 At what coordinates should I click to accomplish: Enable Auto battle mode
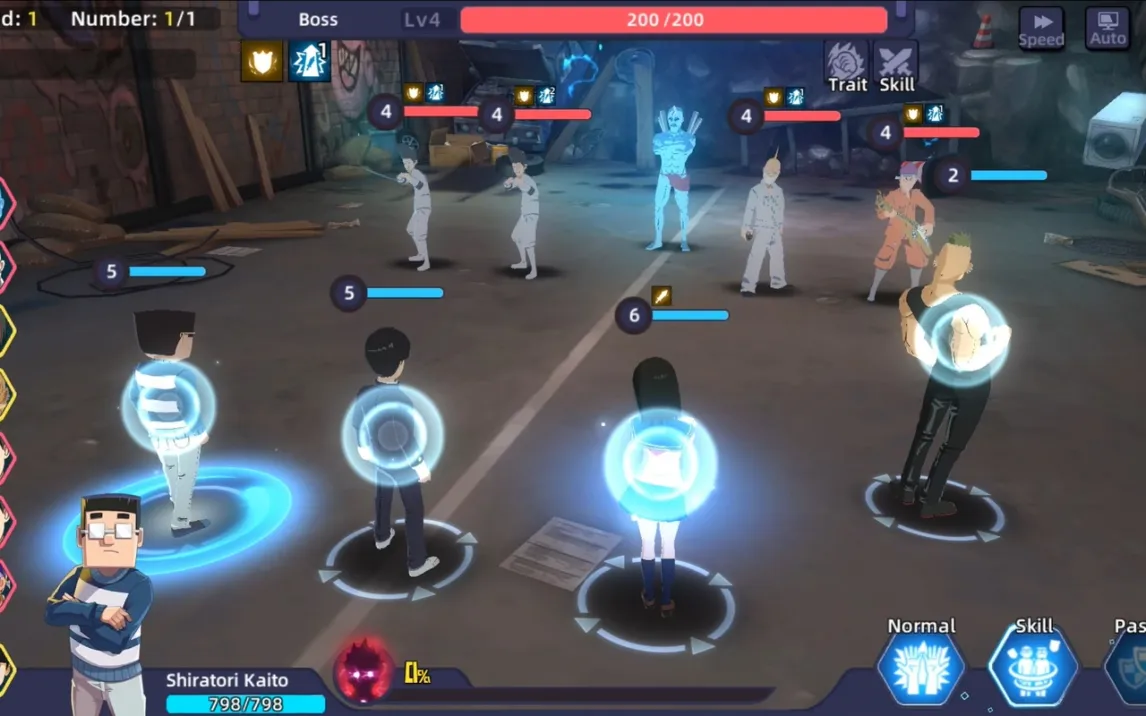[1107, 27]
